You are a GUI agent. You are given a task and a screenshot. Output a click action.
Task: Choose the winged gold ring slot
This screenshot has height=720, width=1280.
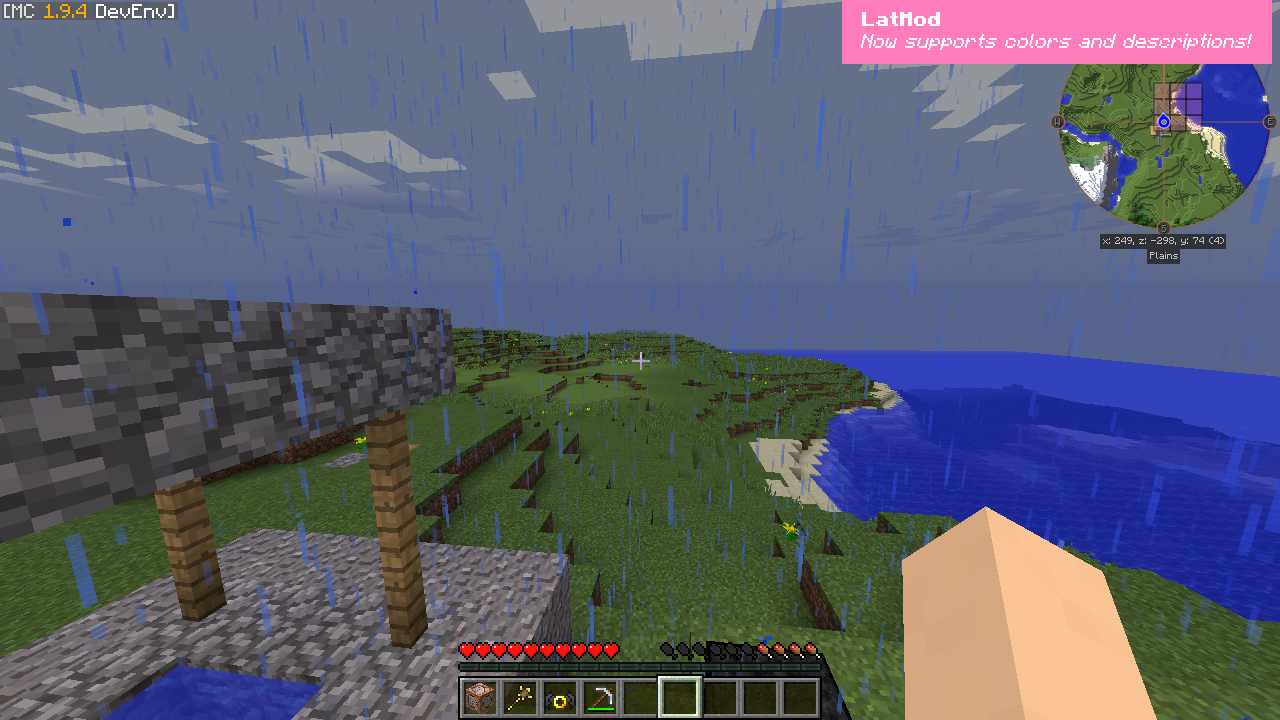(559, 697)
